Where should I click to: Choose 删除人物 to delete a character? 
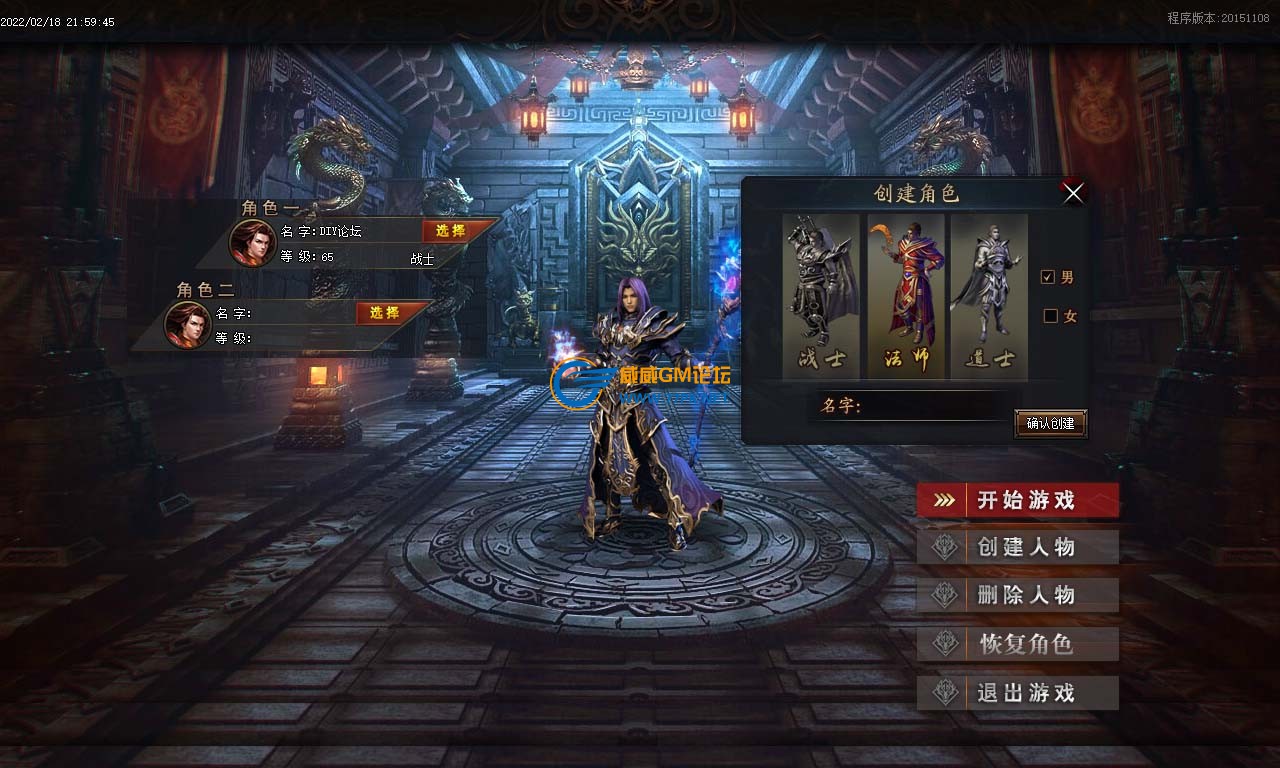coord(1017,596)
